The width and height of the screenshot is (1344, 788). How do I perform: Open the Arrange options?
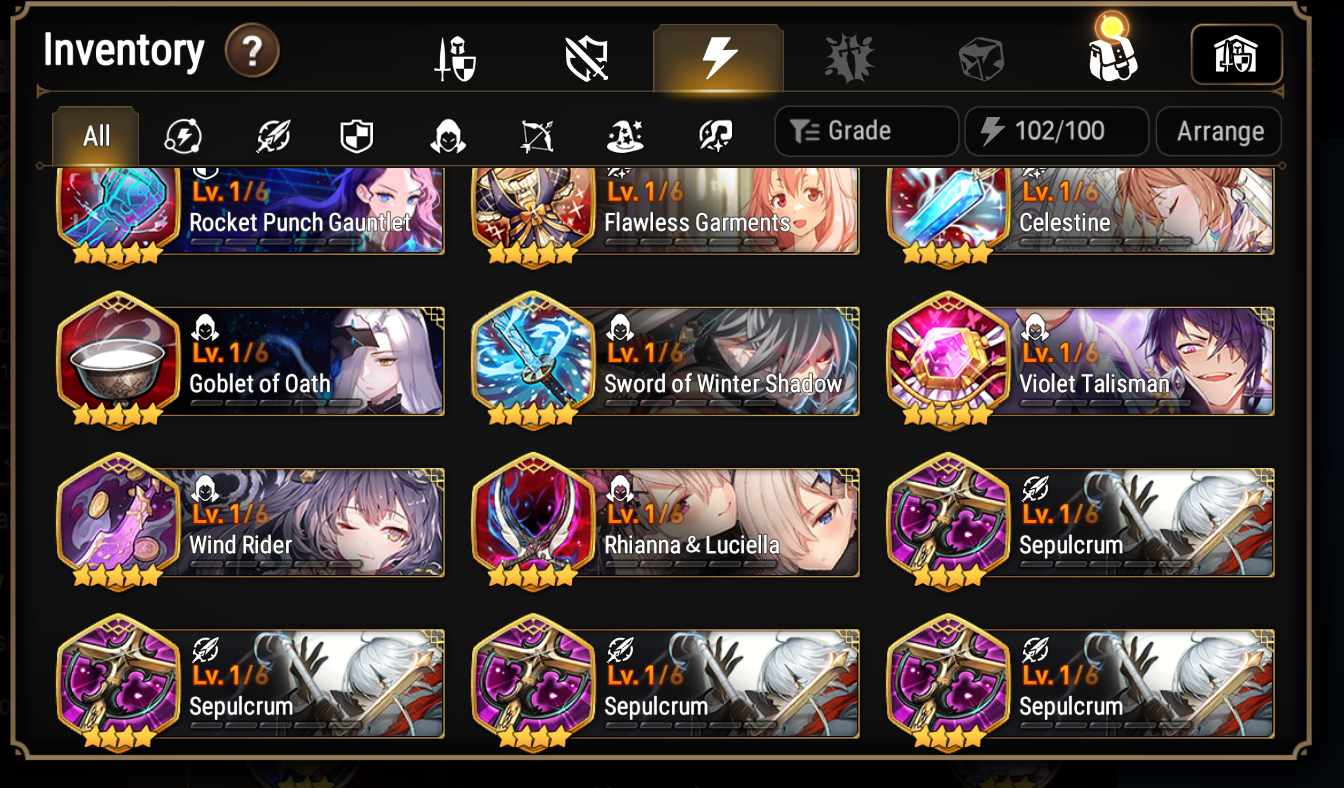coord(1218,130)
